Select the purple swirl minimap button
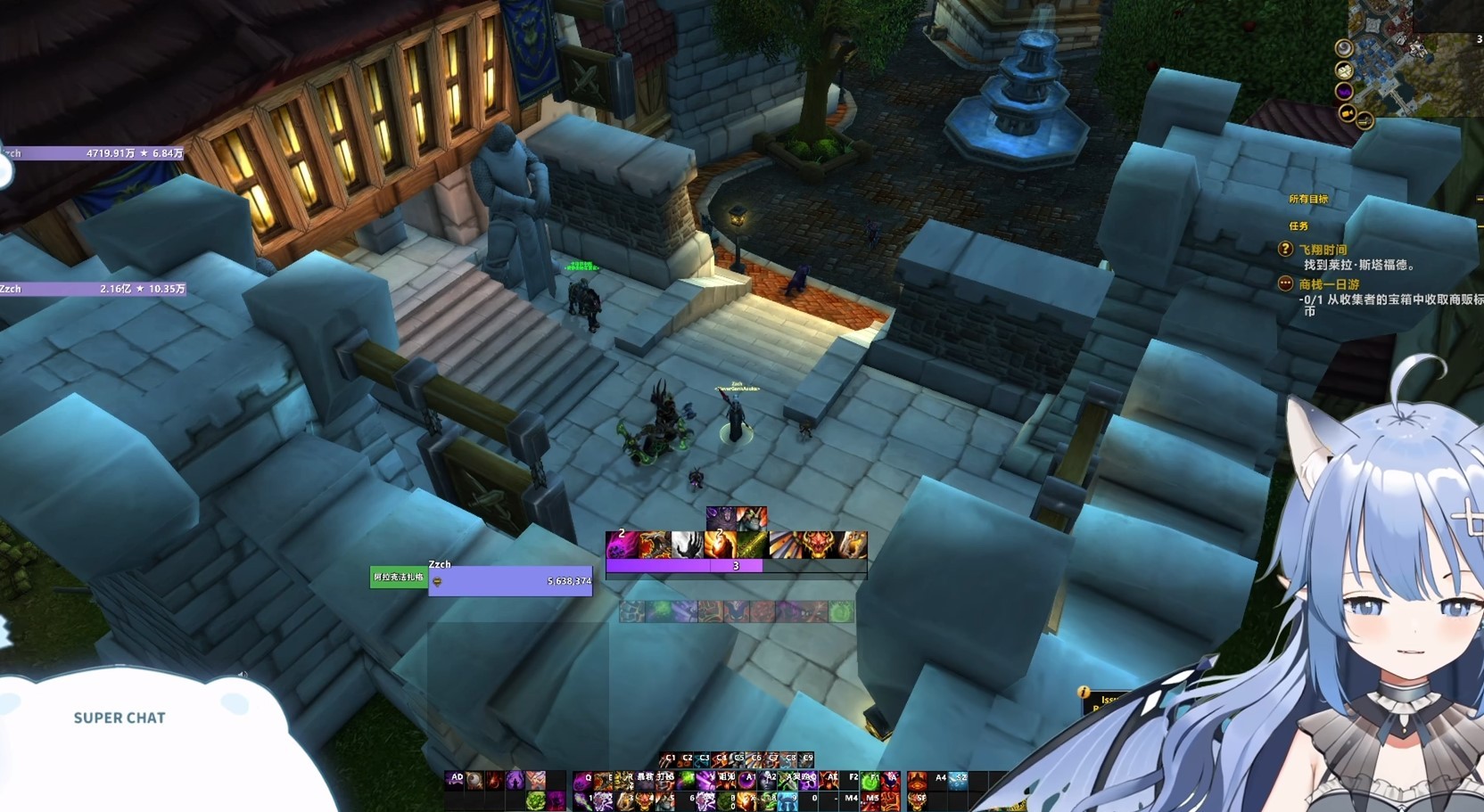Screen dimensions: 1484x812 pos(1344,91)
